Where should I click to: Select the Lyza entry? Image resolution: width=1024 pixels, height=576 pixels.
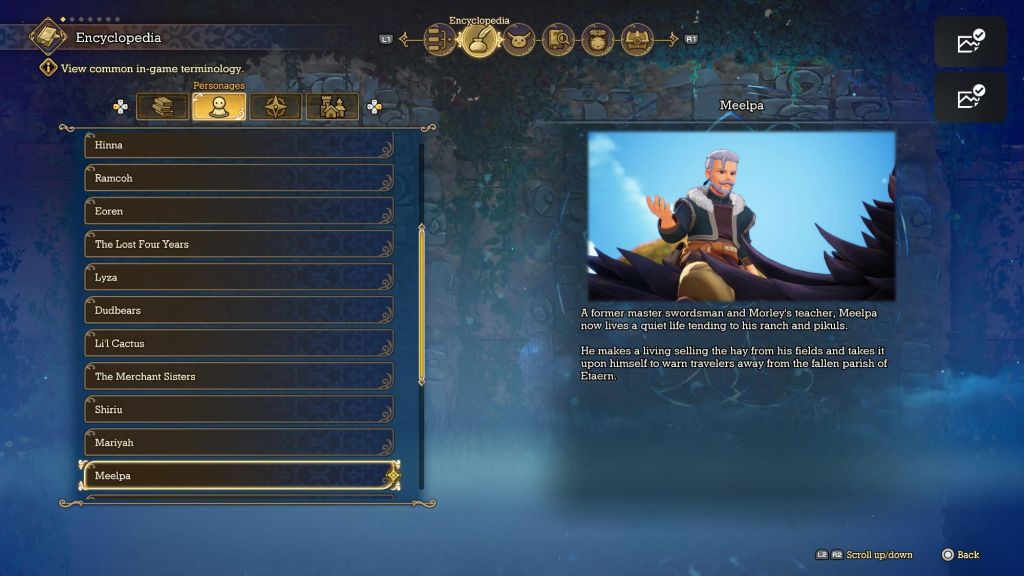238,277
